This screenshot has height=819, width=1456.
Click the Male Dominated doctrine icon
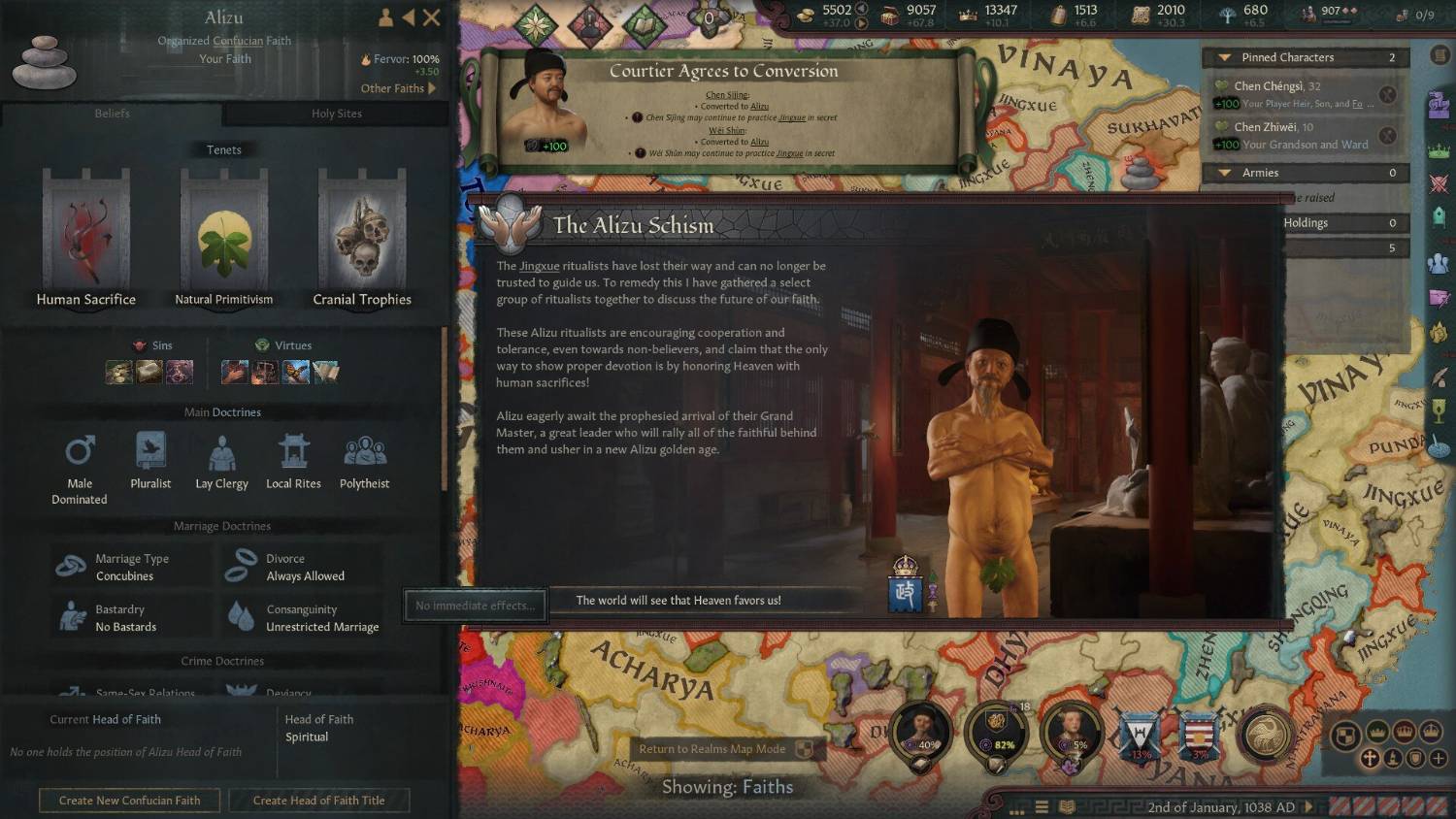(x=80, y=451)
